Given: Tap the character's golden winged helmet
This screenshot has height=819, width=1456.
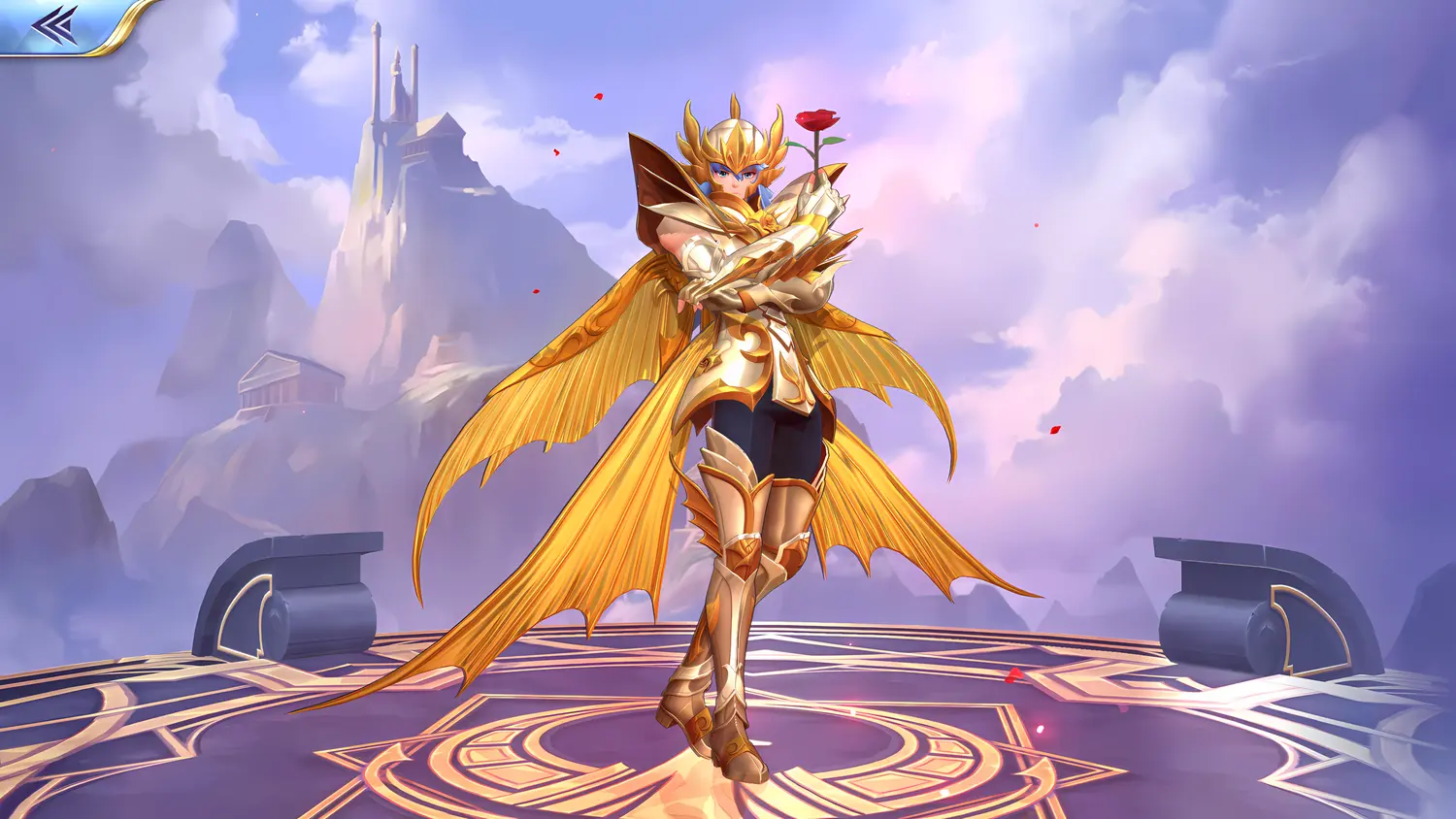Looking at the screenshot, I should (736, 131).
